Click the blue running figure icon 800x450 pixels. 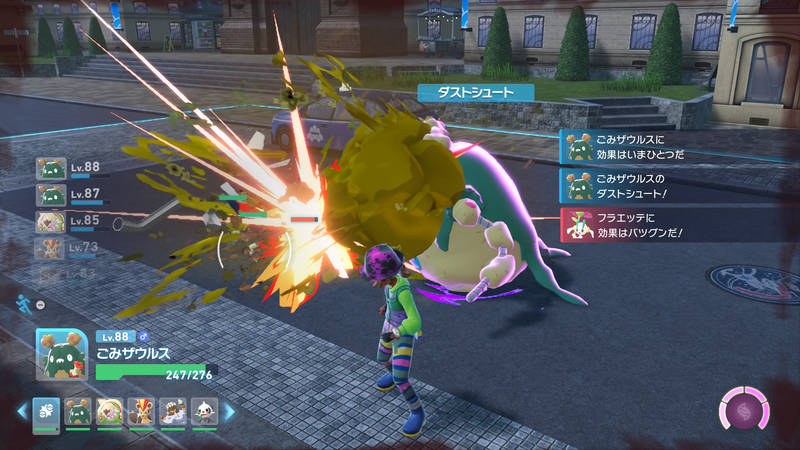point(22,300)
